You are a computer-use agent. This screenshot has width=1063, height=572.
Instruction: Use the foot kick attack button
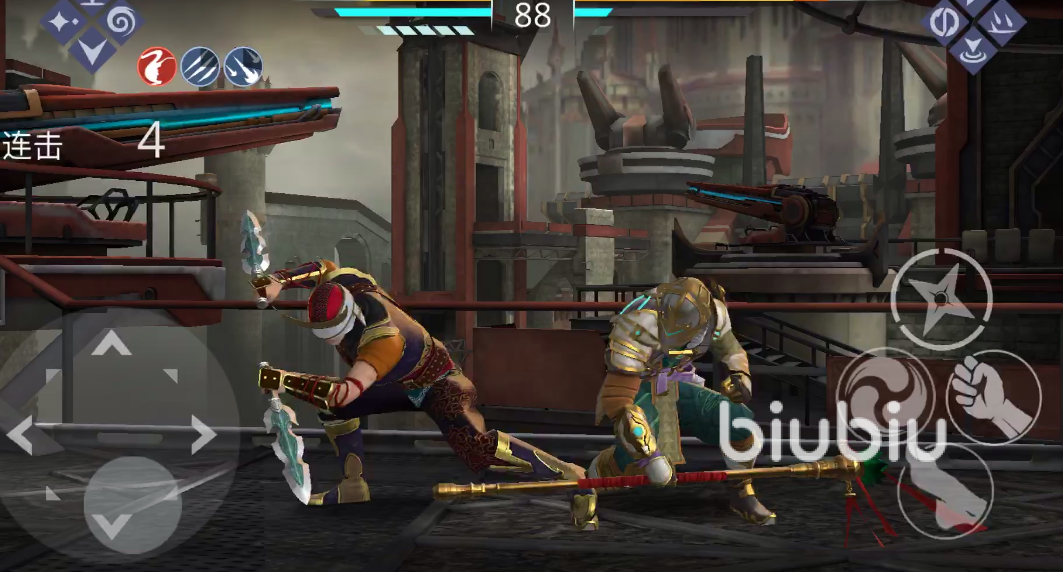point(943,491)
